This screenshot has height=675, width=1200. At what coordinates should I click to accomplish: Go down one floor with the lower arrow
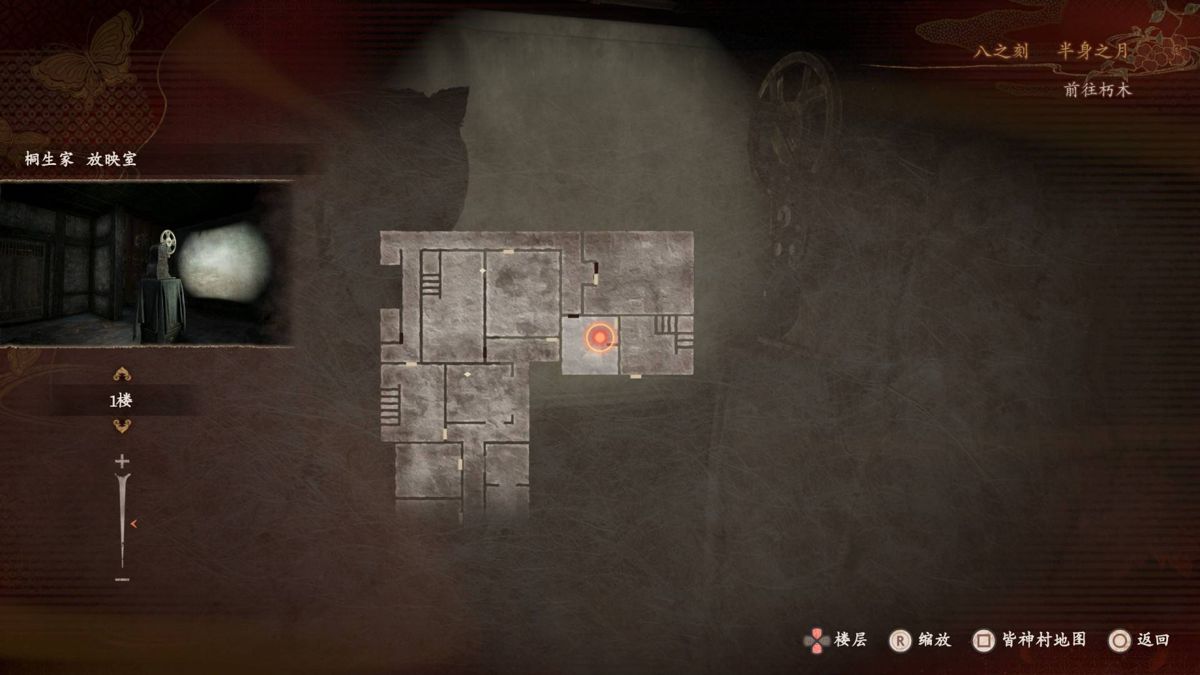coord(122,427)
